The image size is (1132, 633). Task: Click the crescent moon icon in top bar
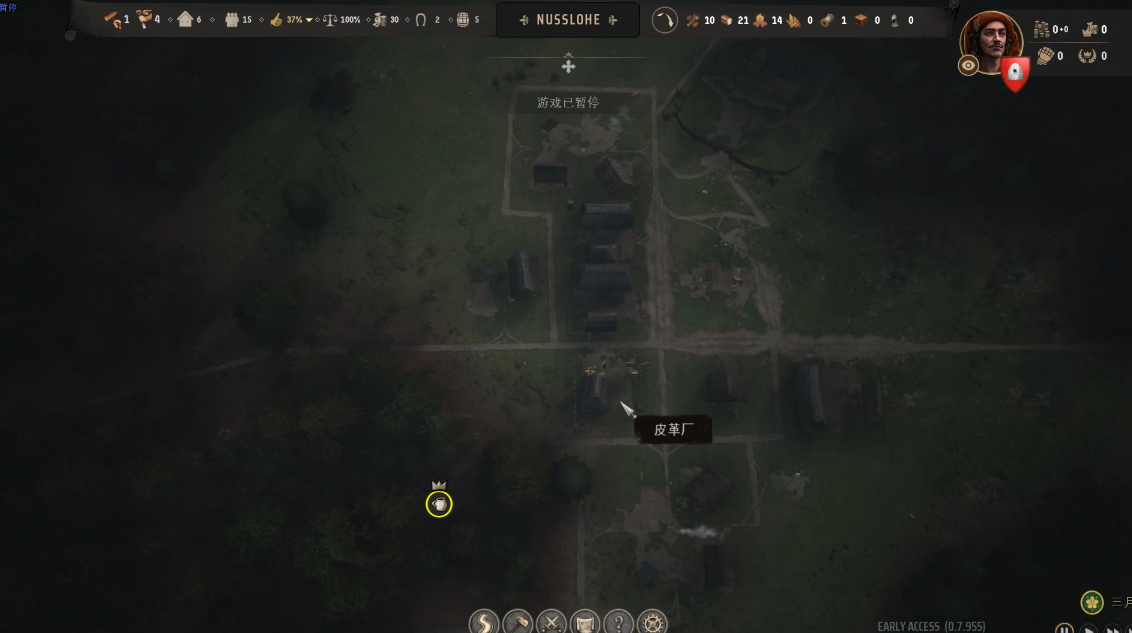[x=664, y=20]
